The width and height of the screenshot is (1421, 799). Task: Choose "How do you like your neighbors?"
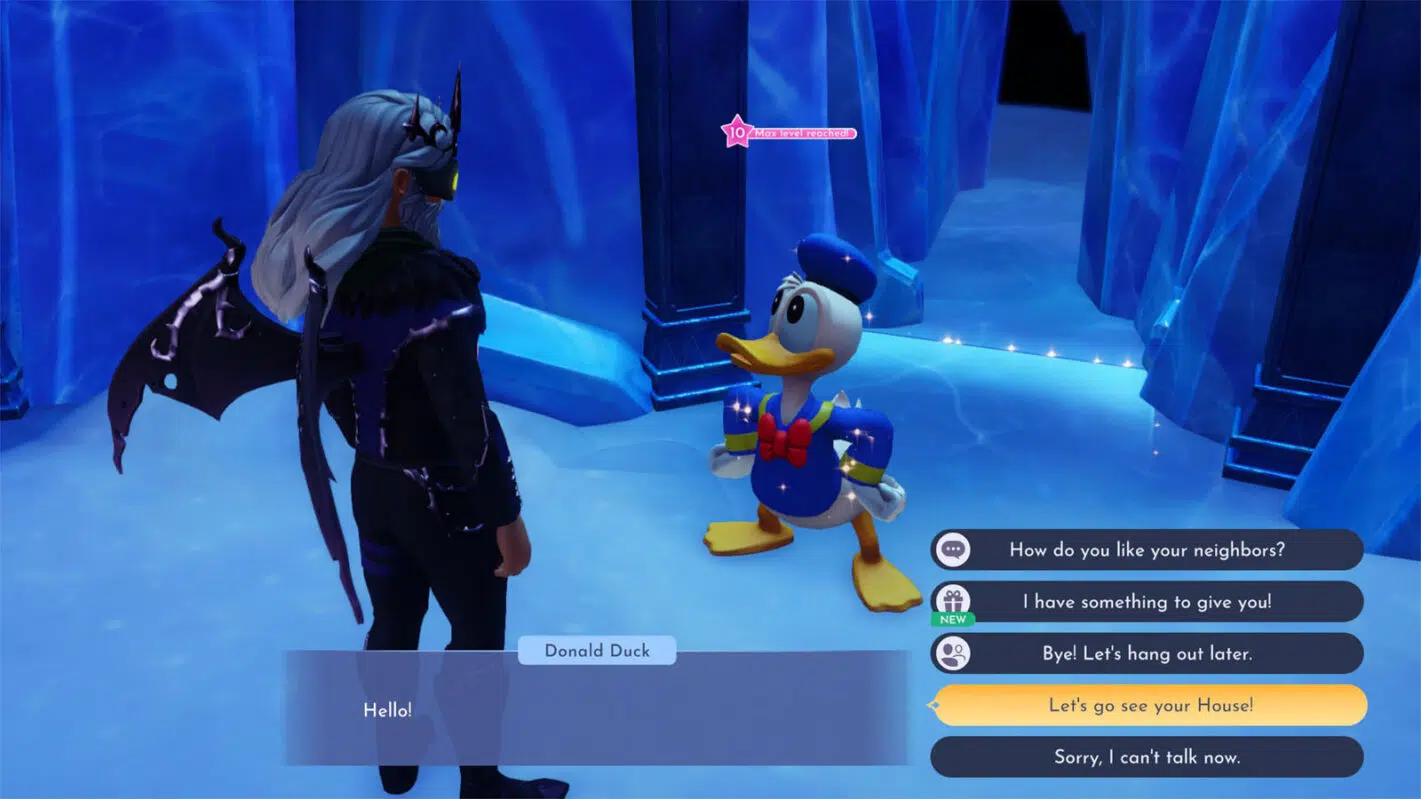pos(1146,550)
